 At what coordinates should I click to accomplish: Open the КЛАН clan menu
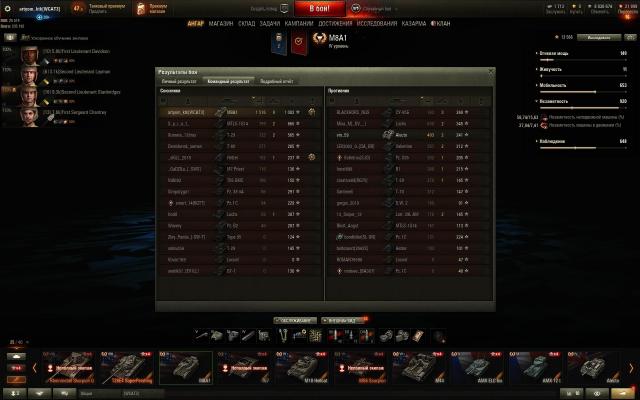click(443, 23)
